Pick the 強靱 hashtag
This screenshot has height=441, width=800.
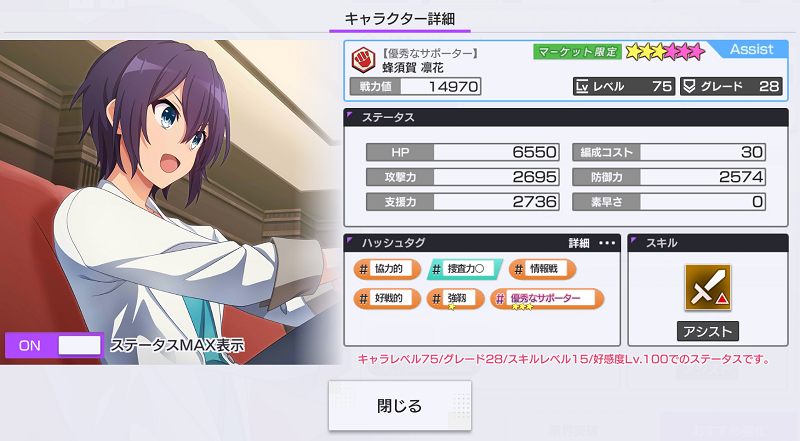[x=455, y=298]
